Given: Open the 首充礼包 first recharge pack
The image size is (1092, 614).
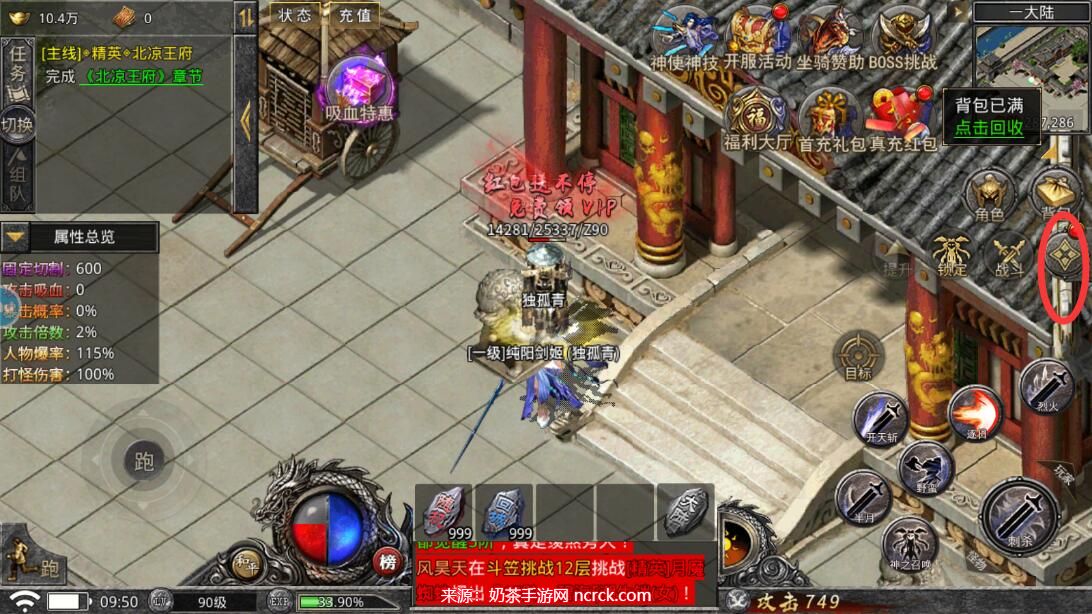Looking at the screenshot, I should click(829, 116).
